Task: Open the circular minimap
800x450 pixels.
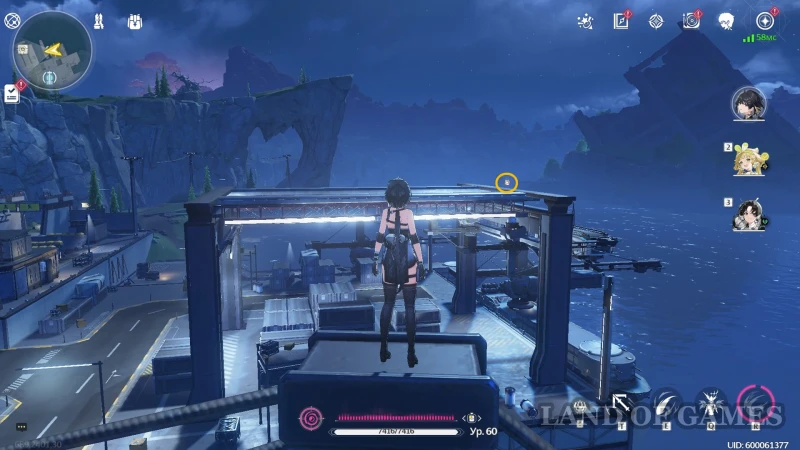Action: [x=52, y=50]
